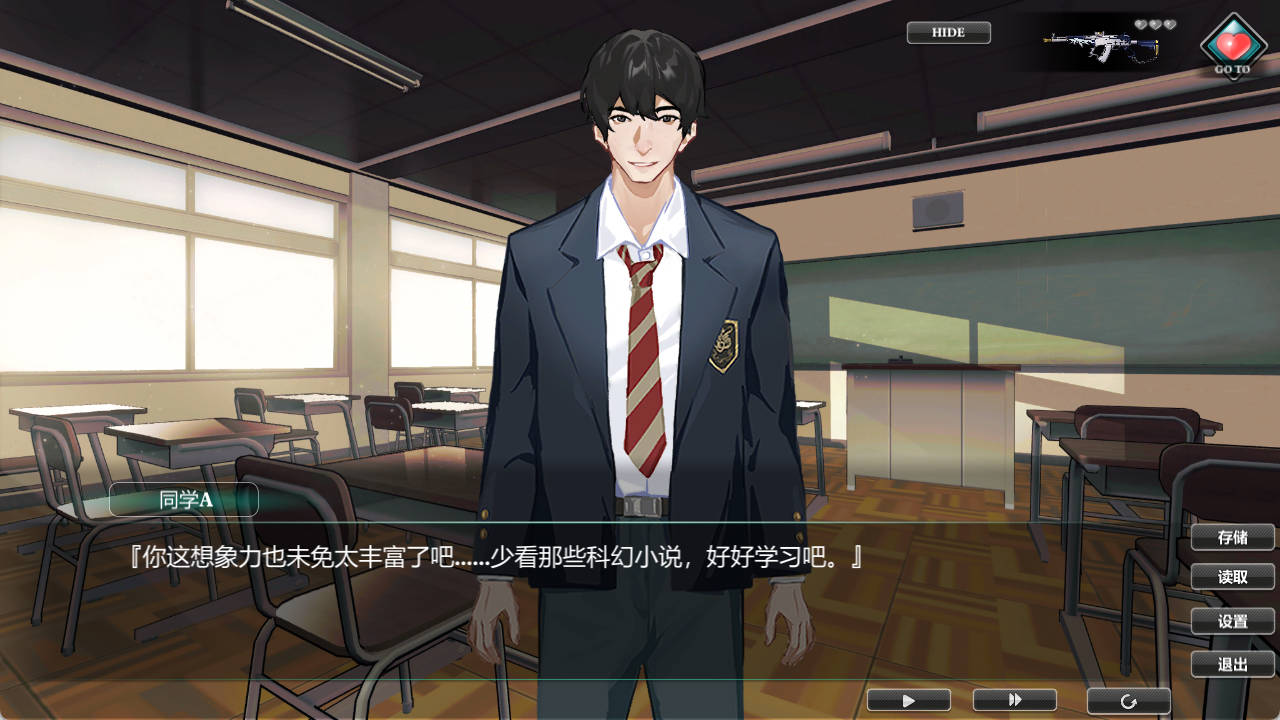The image size is (1280, 720).
Task: Click the 同学A name plate
Action: click(x=184, y=499)
